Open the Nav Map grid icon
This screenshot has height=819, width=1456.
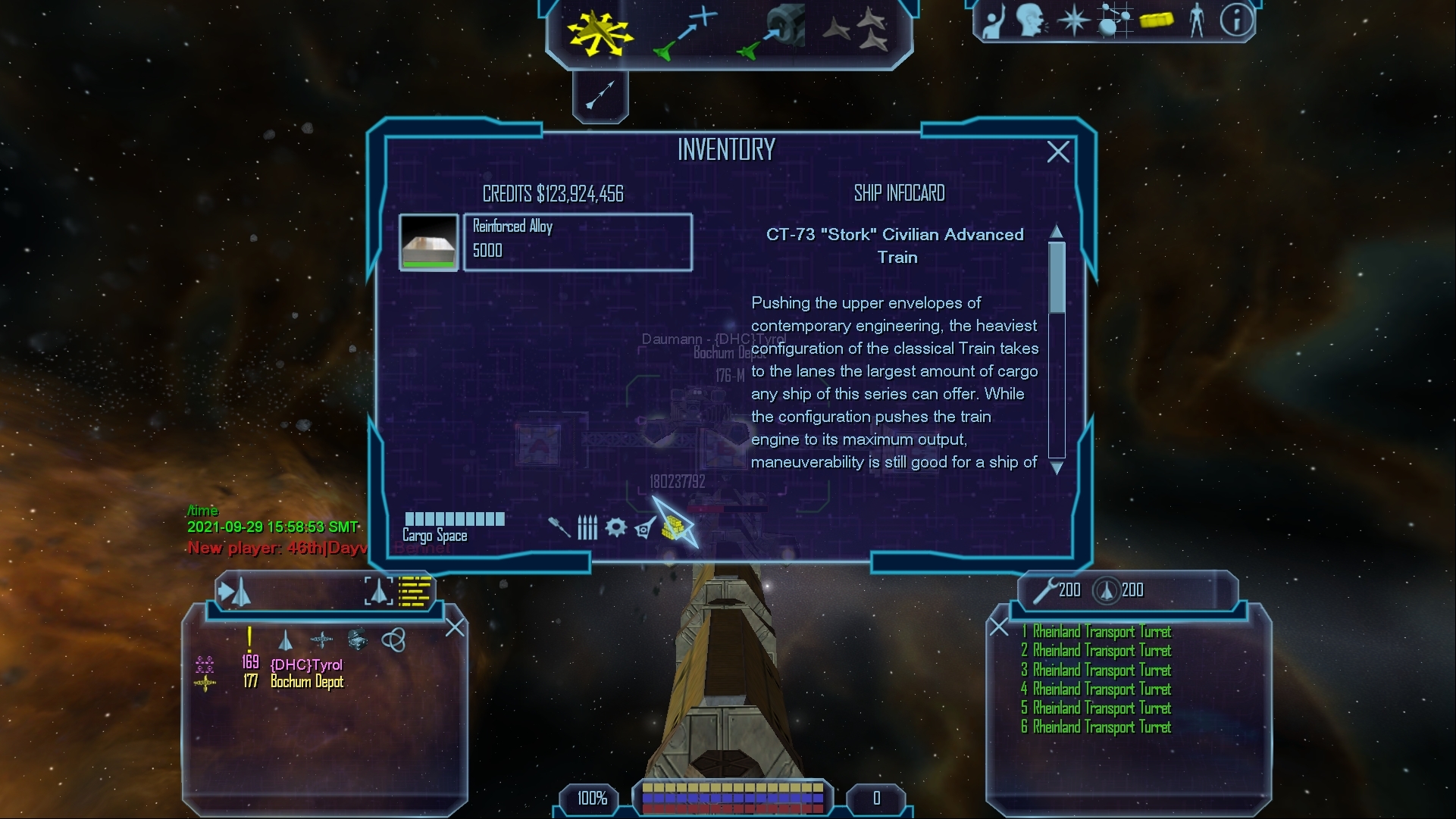(x=1113, y=20)
